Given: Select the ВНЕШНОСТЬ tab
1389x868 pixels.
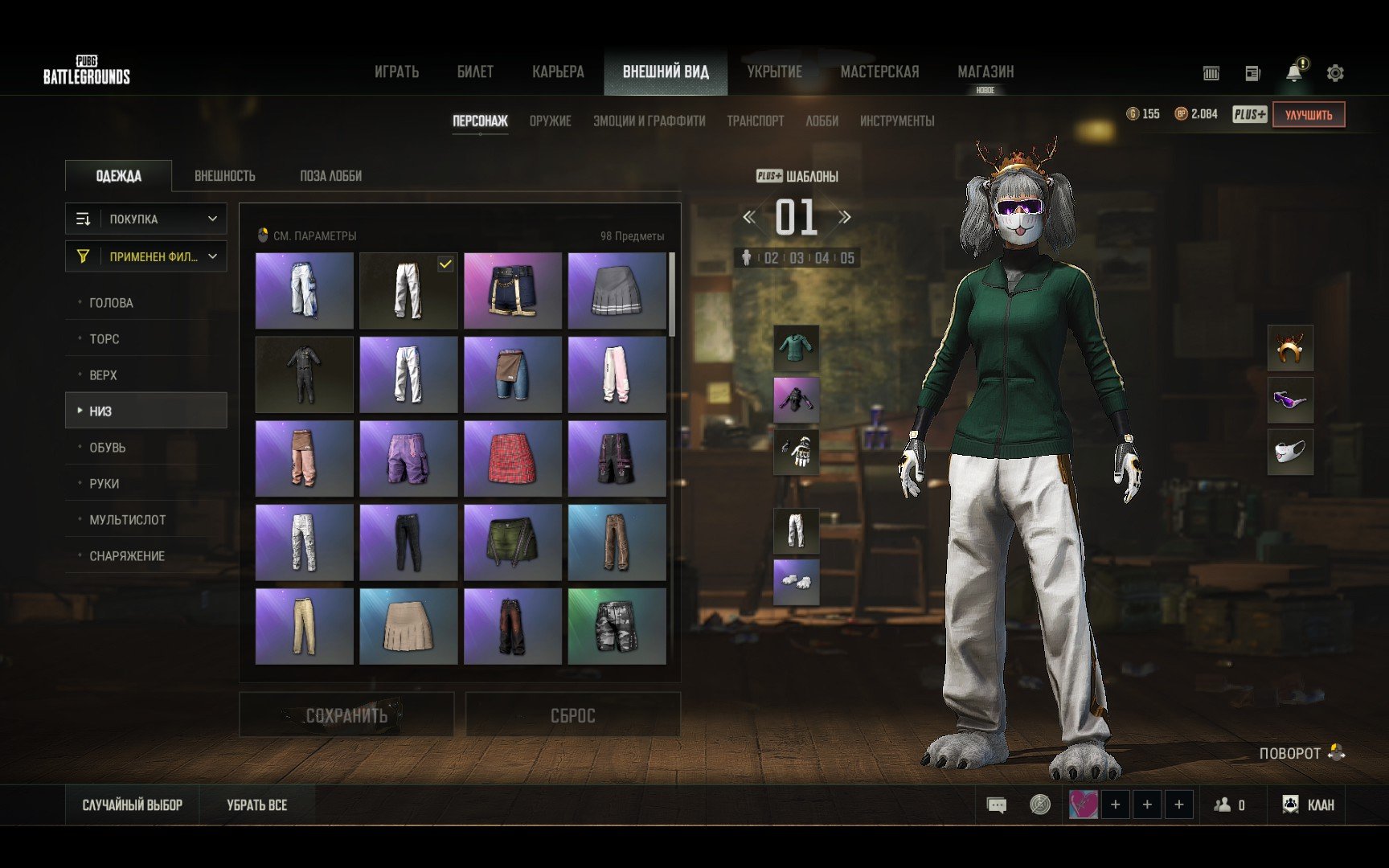Looking at the screenshot, I should coord(224,176).
